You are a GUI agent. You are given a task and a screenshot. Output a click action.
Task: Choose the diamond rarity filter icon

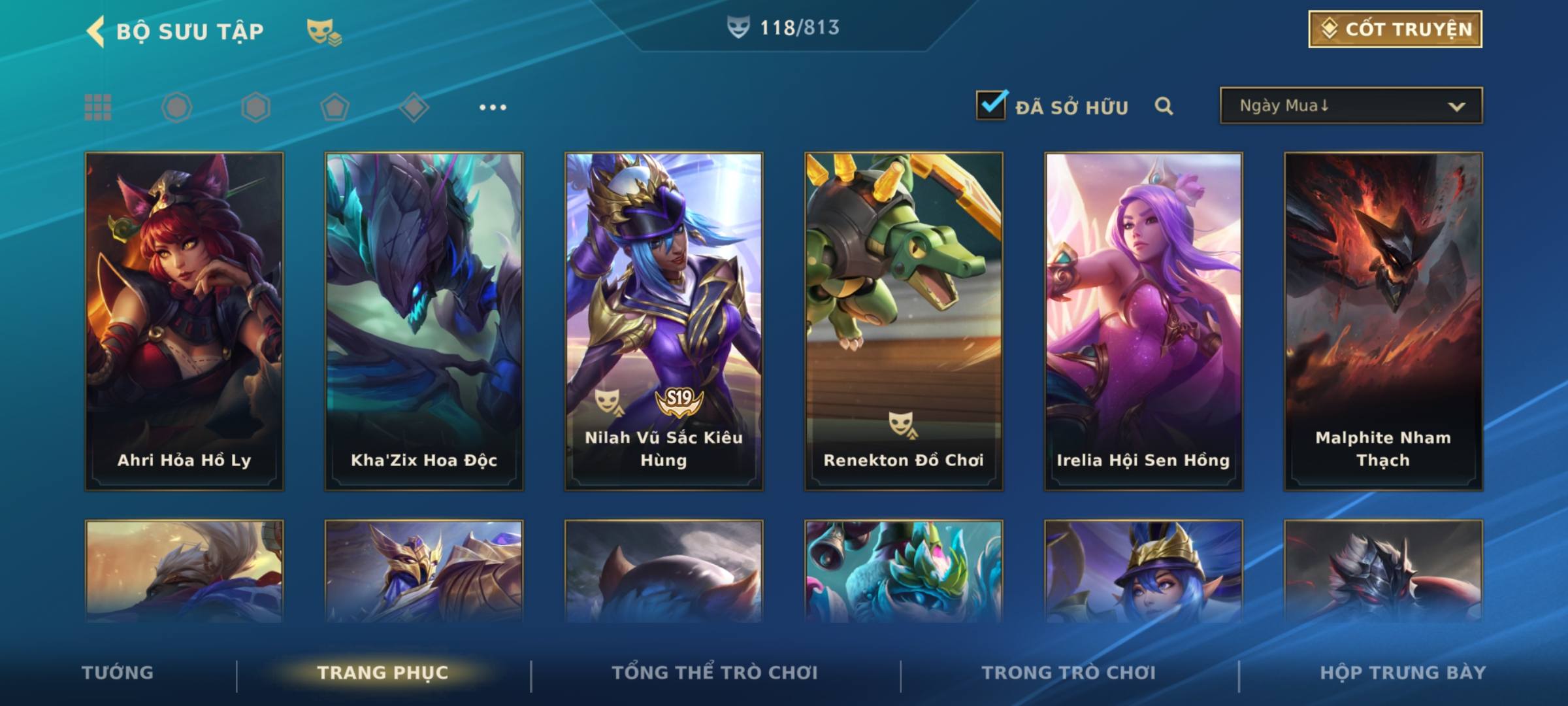(414, 107)
